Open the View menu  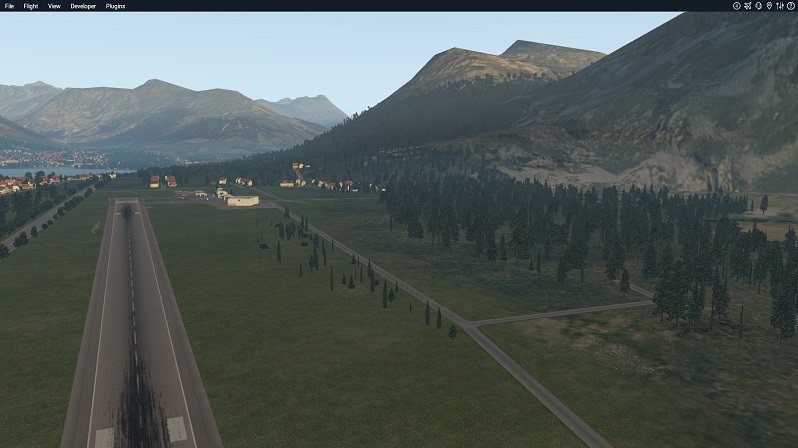click(54, 6)
